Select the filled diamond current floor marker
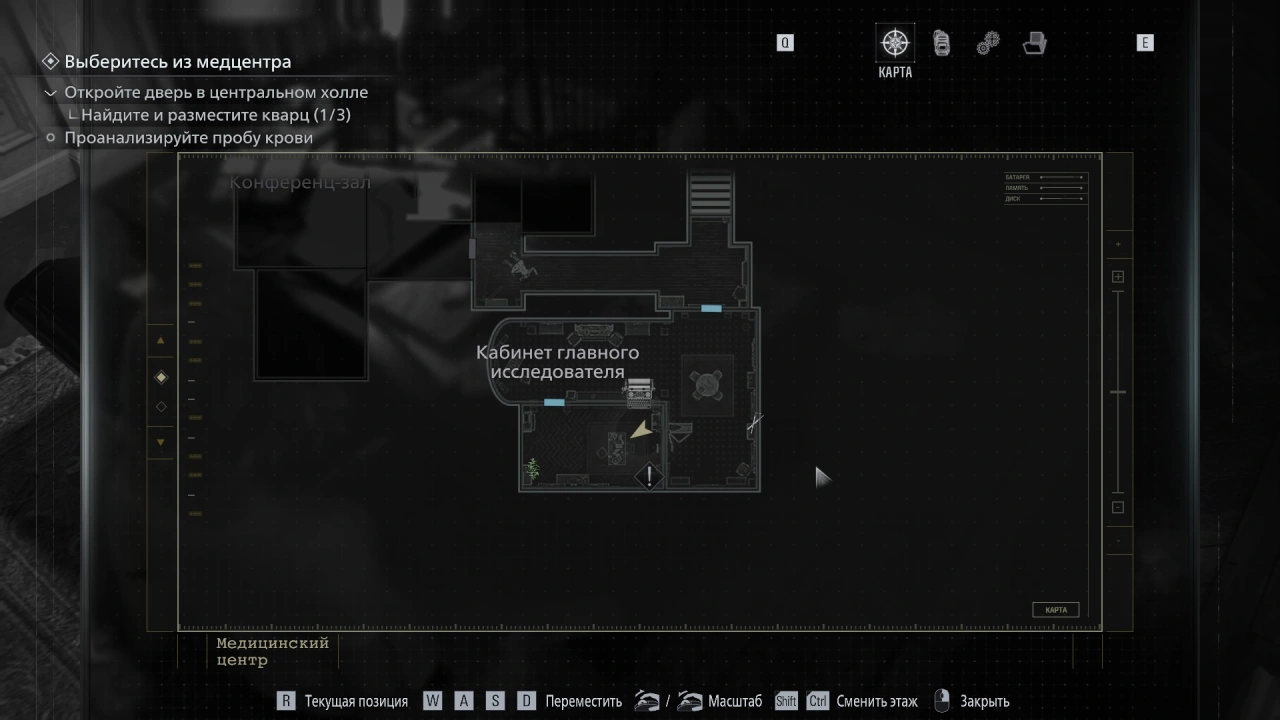Viewport: 1280px width, 720px height. click(x=161, y=377)
